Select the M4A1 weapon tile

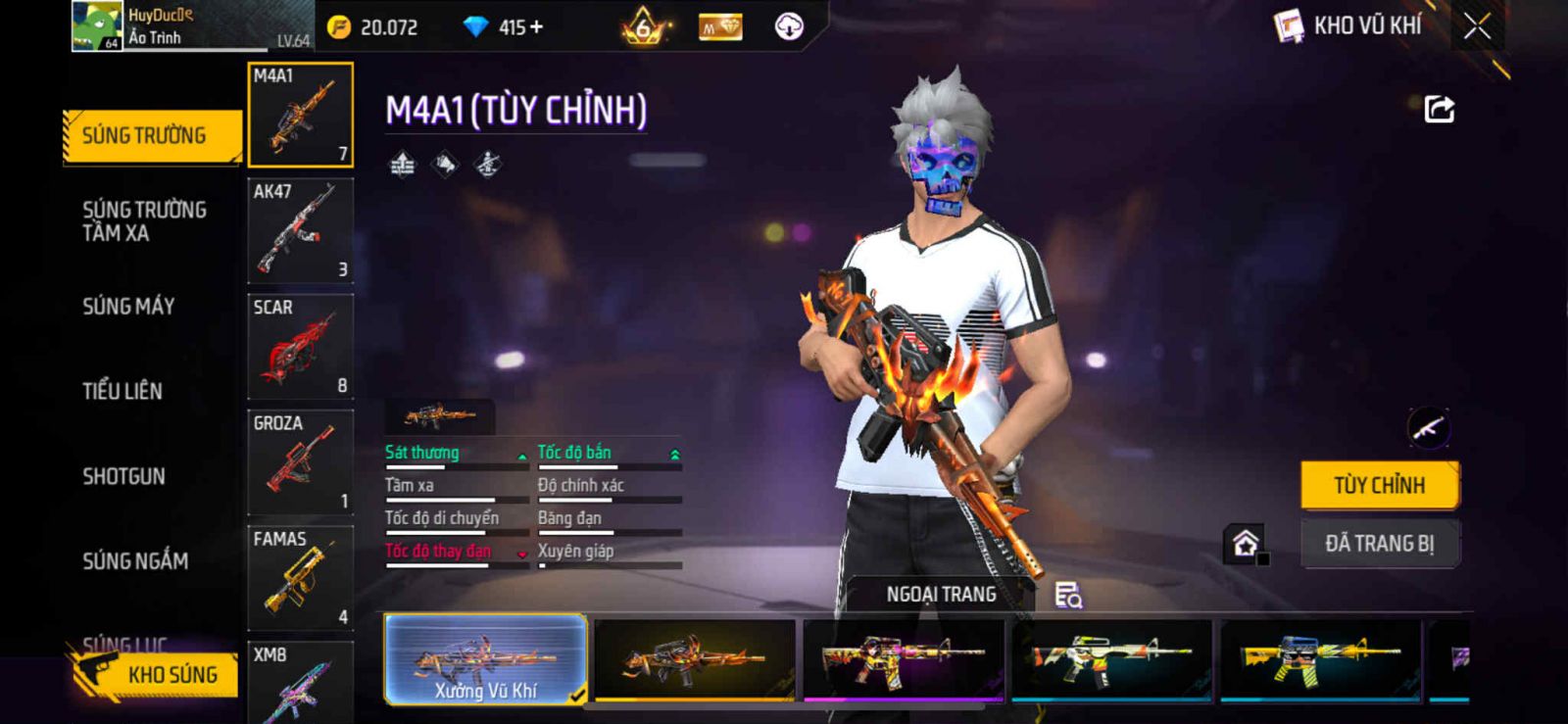(x=300, y=115)
